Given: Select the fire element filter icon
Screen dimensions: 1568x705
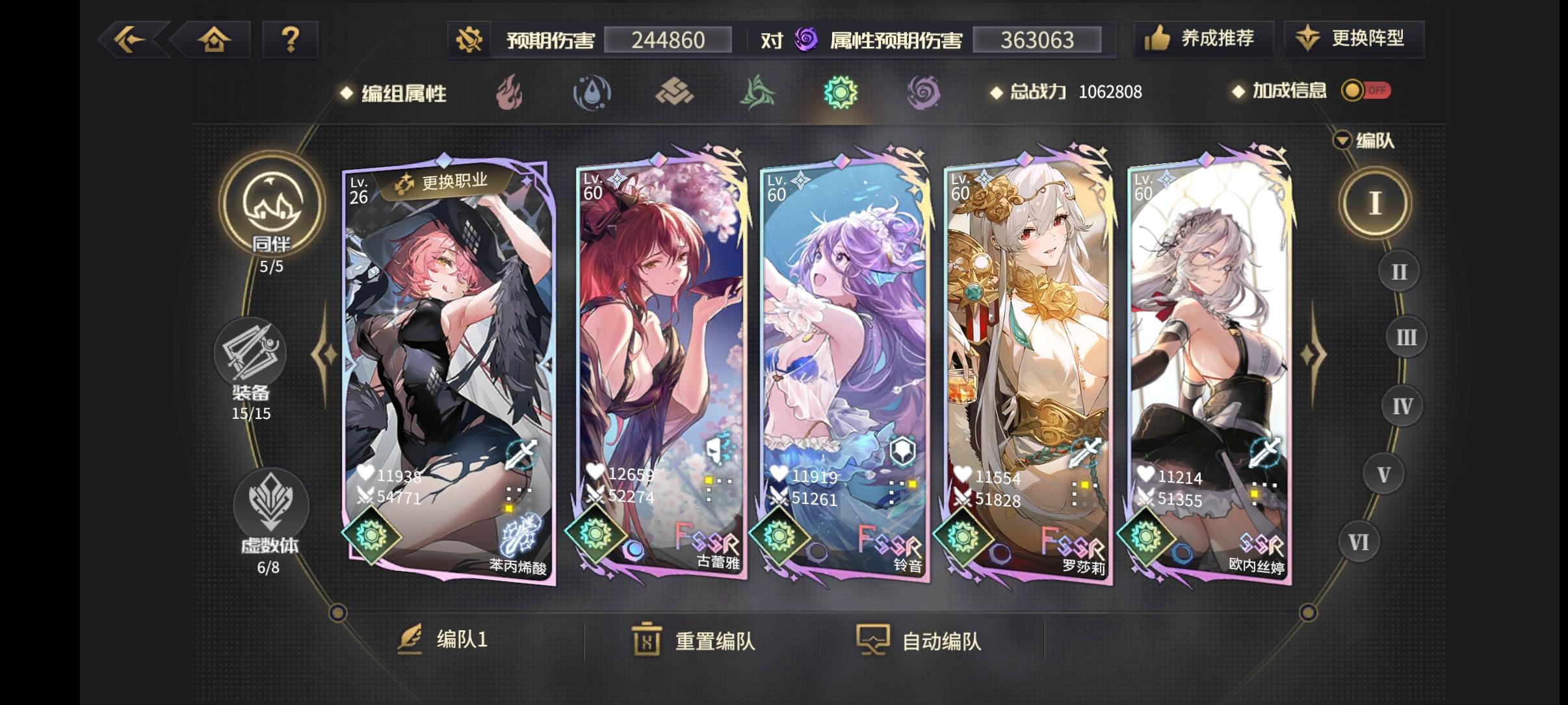Looking at the screenshot, I should click(x=511, y=94).
